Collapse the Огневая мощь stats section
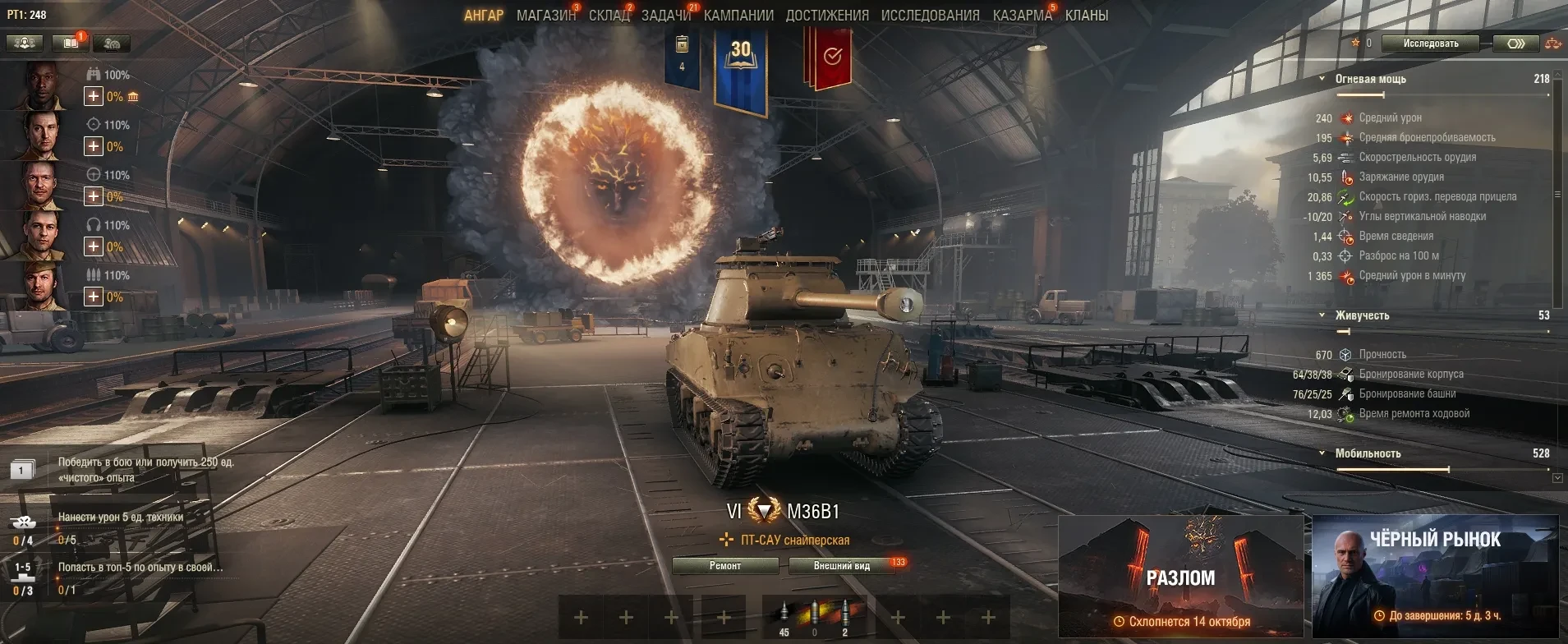 (1322, 80)
